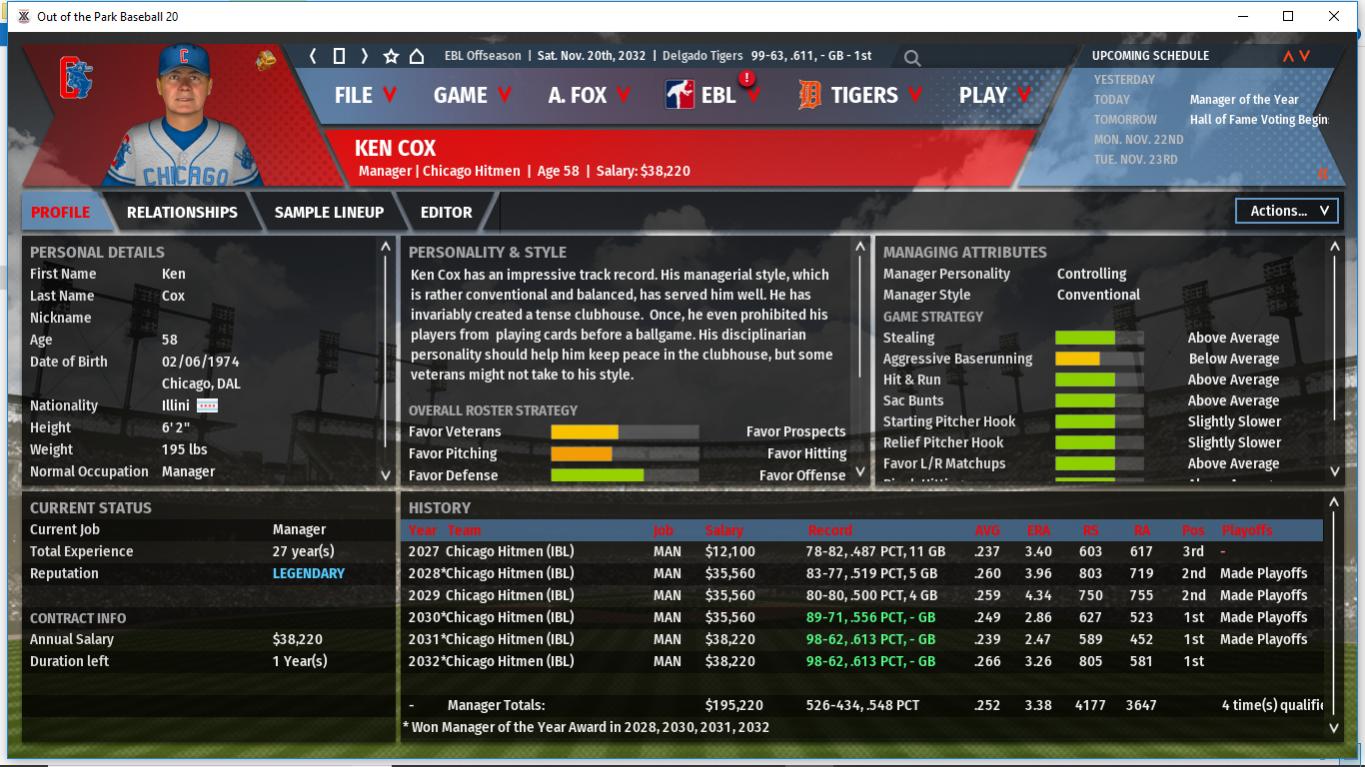Switch to the Sample Lineup tab
1365x767 pixels.
click(x=329, y=212)
